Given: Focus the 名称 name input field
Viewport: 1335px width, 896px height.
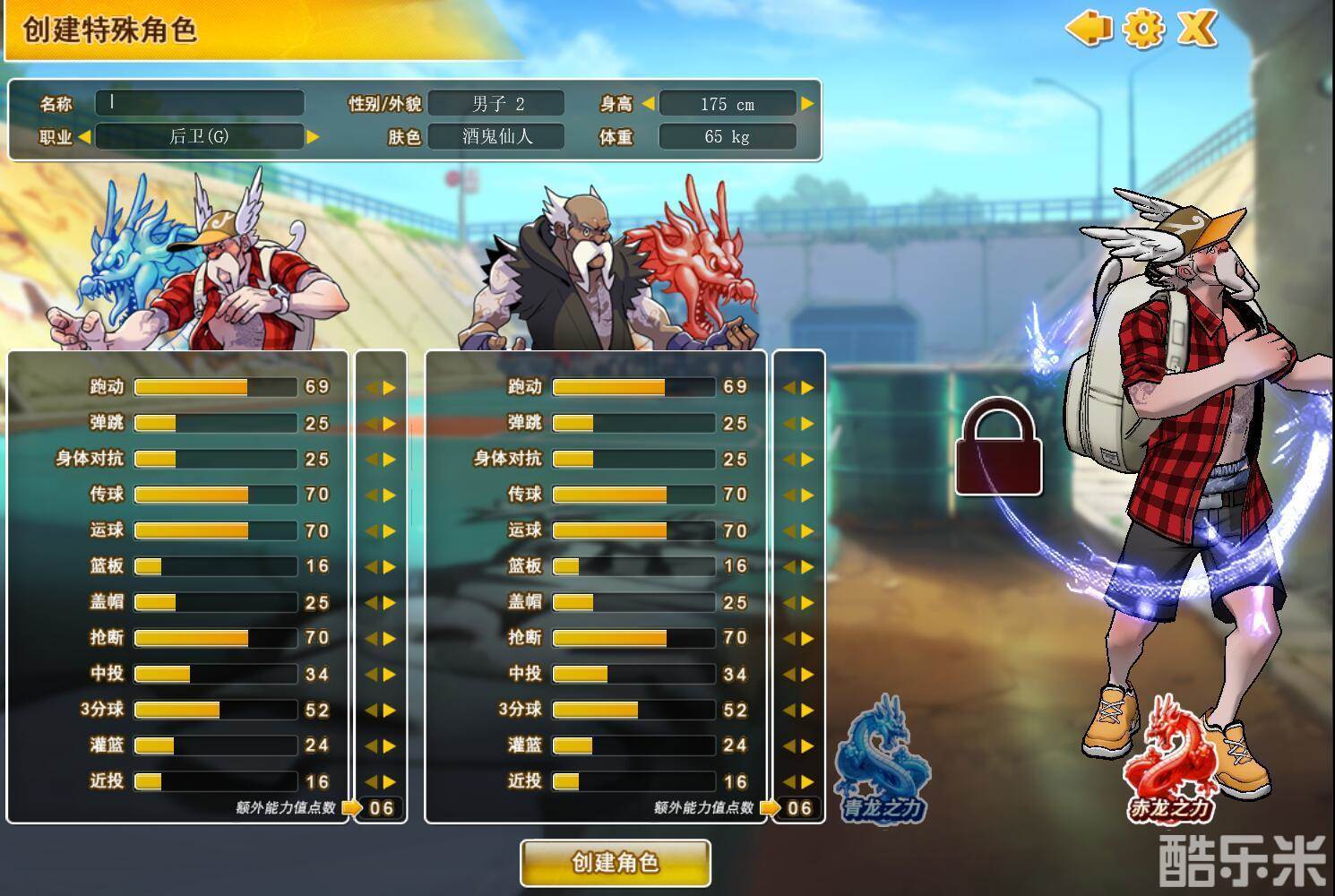Looking at the screenshot, I should (x=200, y=102).
